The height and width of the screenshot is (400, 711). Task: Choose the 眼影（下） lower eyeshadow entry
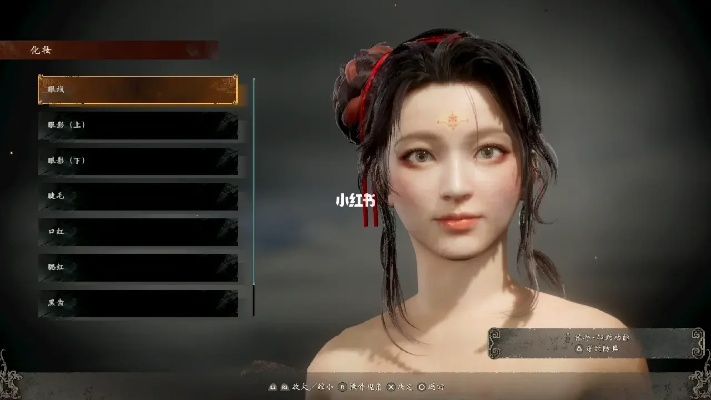(x=138, y=160)
